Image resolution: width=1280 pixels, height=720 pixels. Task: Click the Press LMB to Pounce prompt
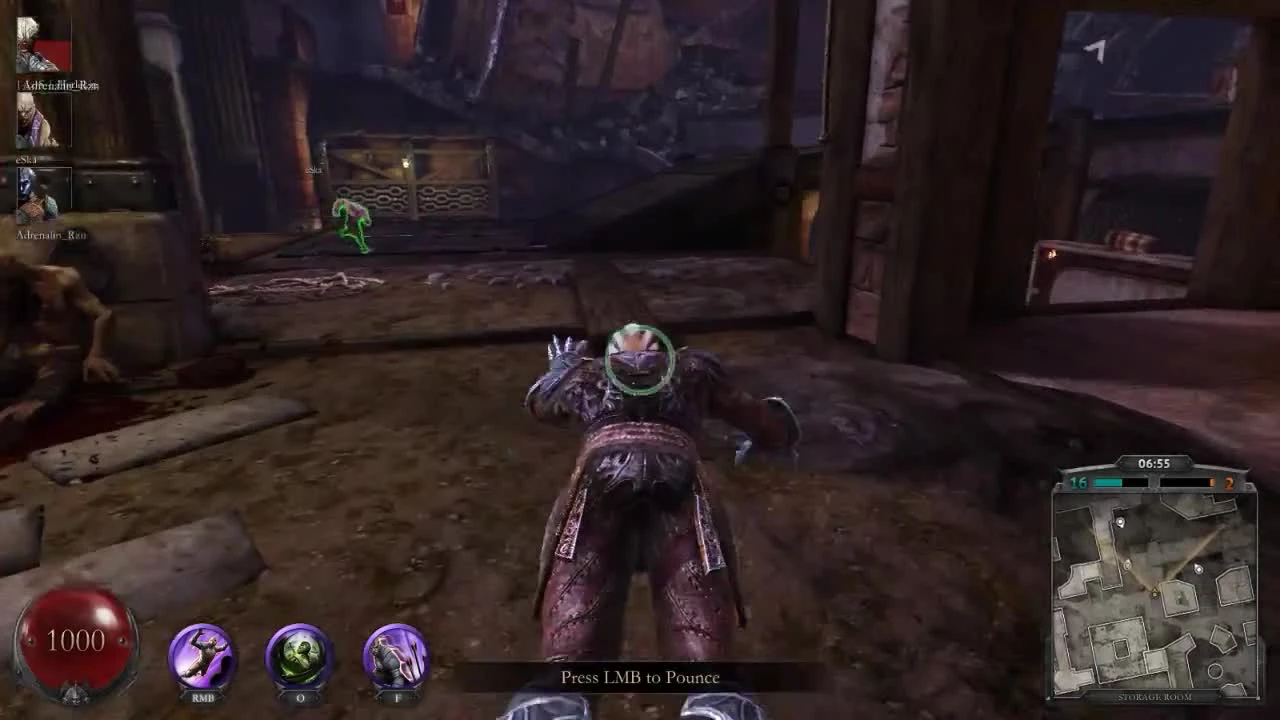[640, 677]
